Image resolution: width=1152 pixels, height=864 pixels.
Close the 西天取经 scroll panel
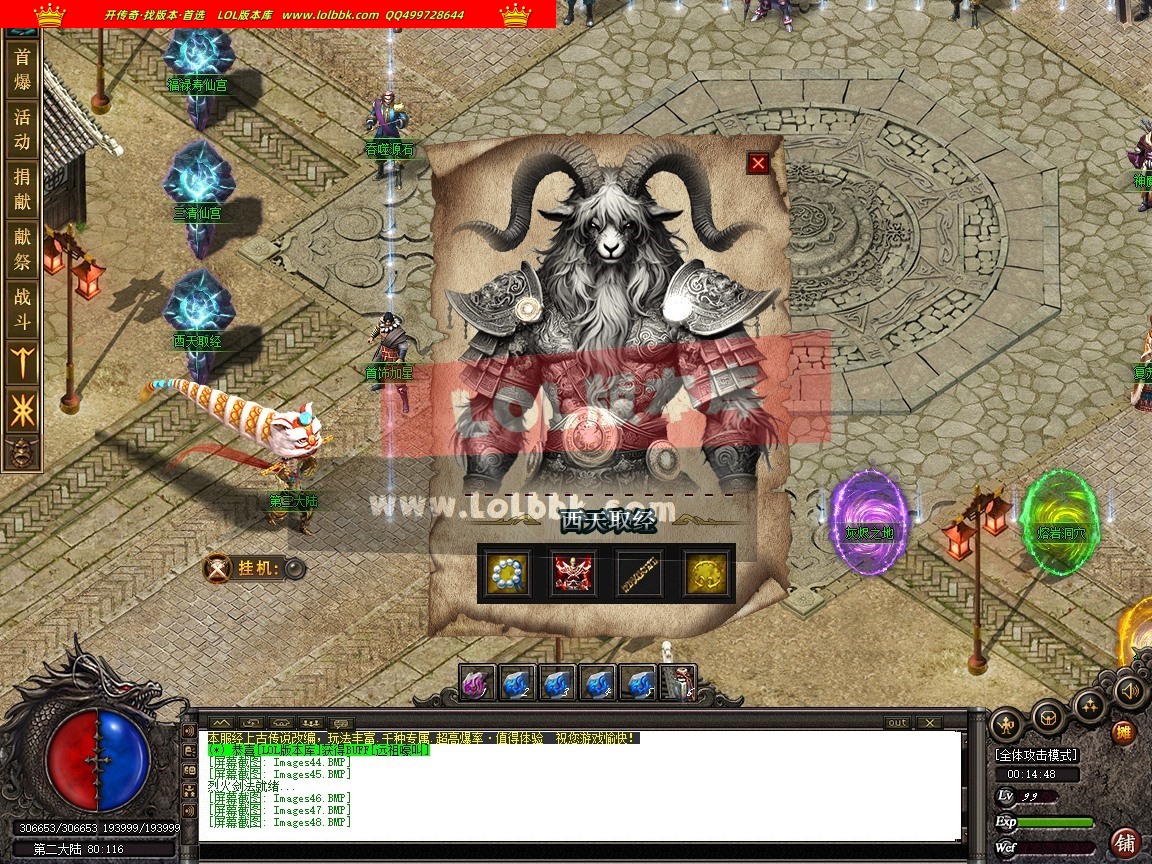pos(758,163)
